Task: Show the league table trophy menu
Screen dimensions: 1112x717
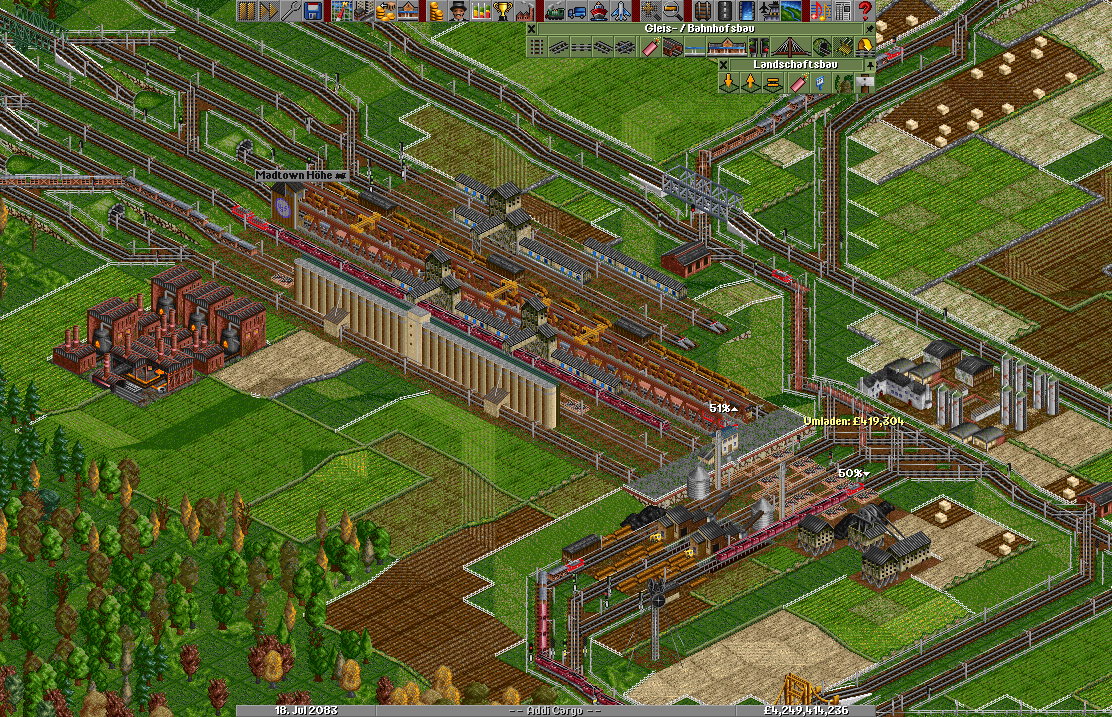Action: pyautogui.click(x=504, y=11)
